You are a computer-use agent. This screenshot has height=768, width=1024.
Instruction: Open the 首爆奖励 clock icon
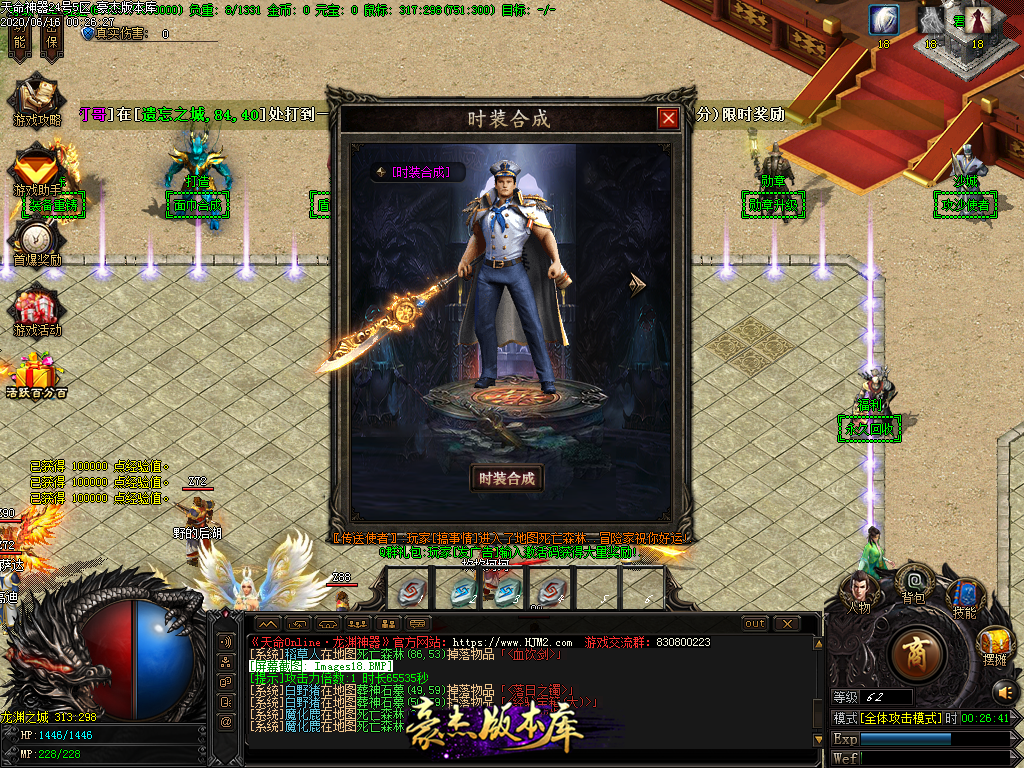click(x=37, y=239)
